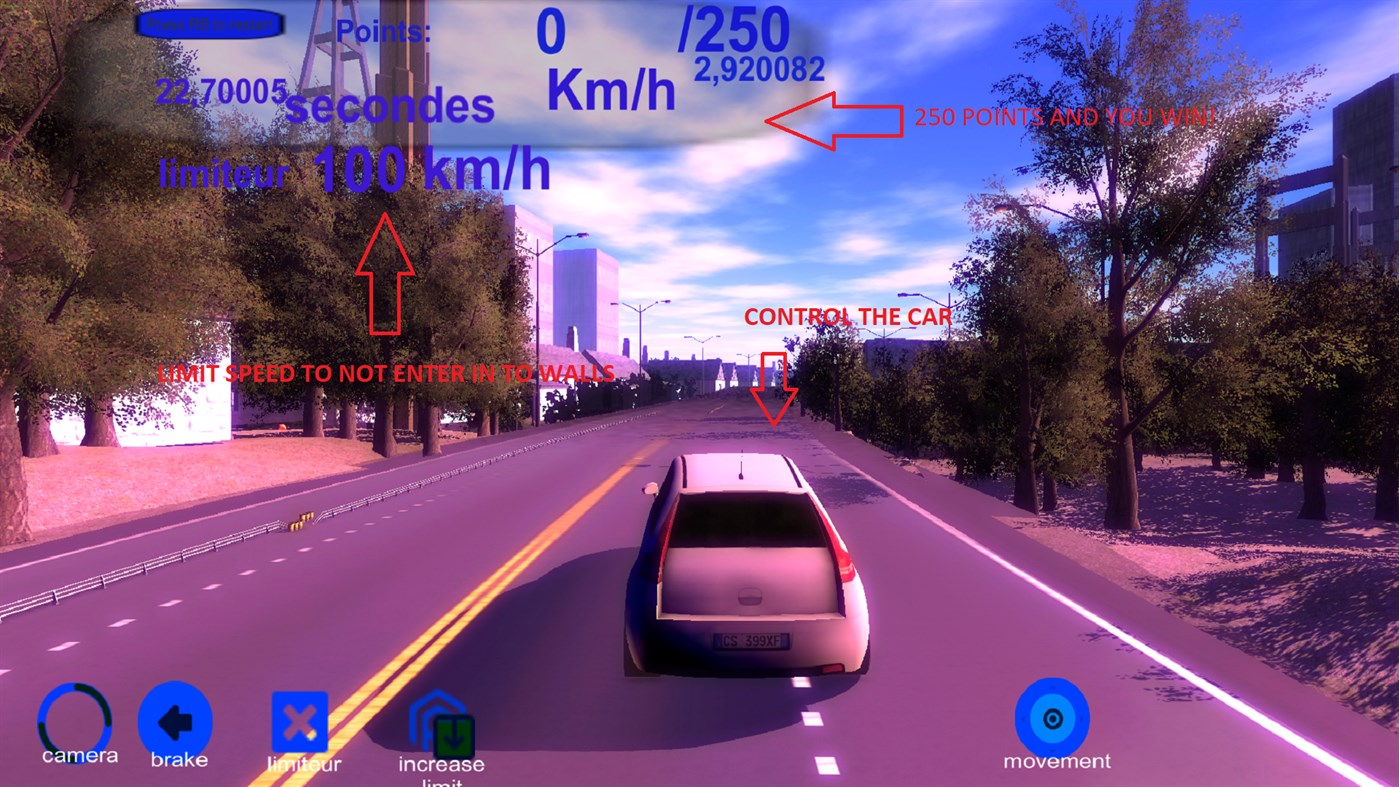Select the limiteur 100 km/h text

point(350,169)
